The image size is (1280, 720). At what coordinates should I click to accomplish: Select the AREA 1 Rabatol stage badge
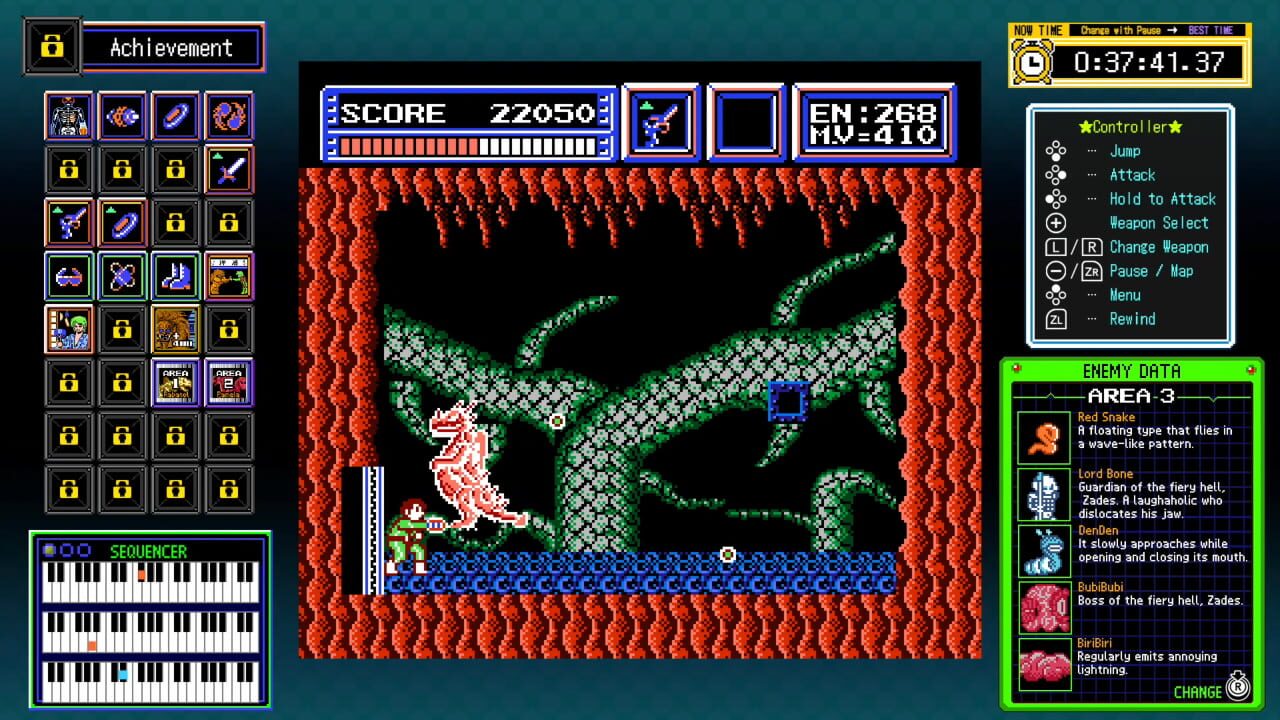pos(176,382)
